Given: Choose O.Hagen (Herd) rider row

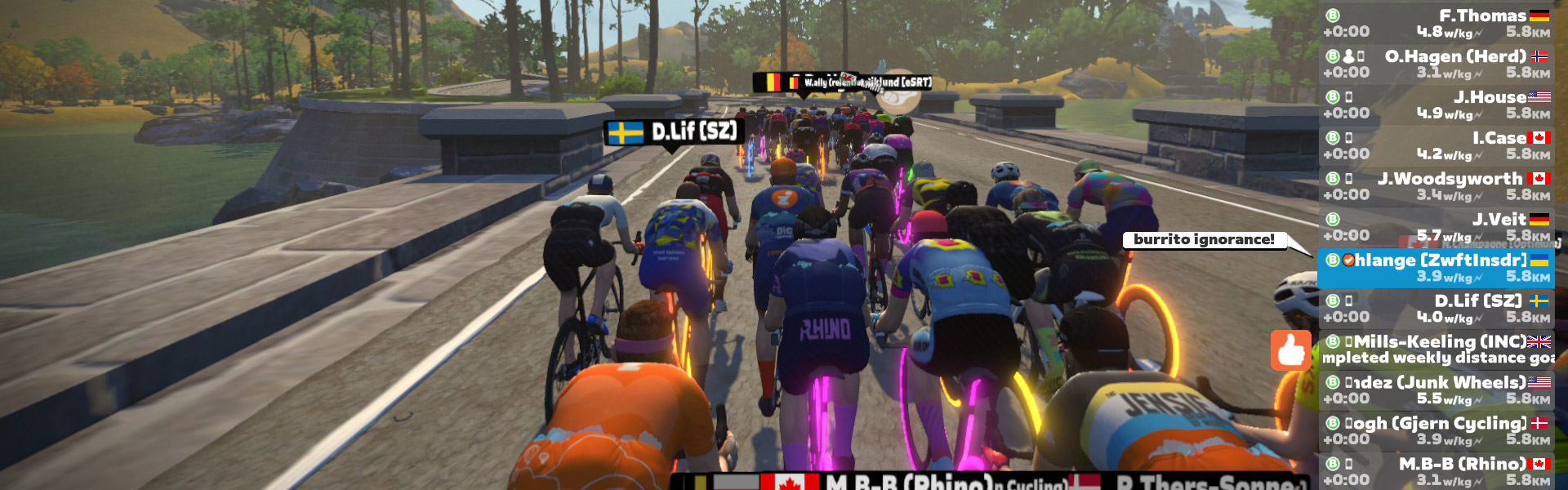Looking at the screenshot, I should pyautogui.click(x=1437, y=64).
